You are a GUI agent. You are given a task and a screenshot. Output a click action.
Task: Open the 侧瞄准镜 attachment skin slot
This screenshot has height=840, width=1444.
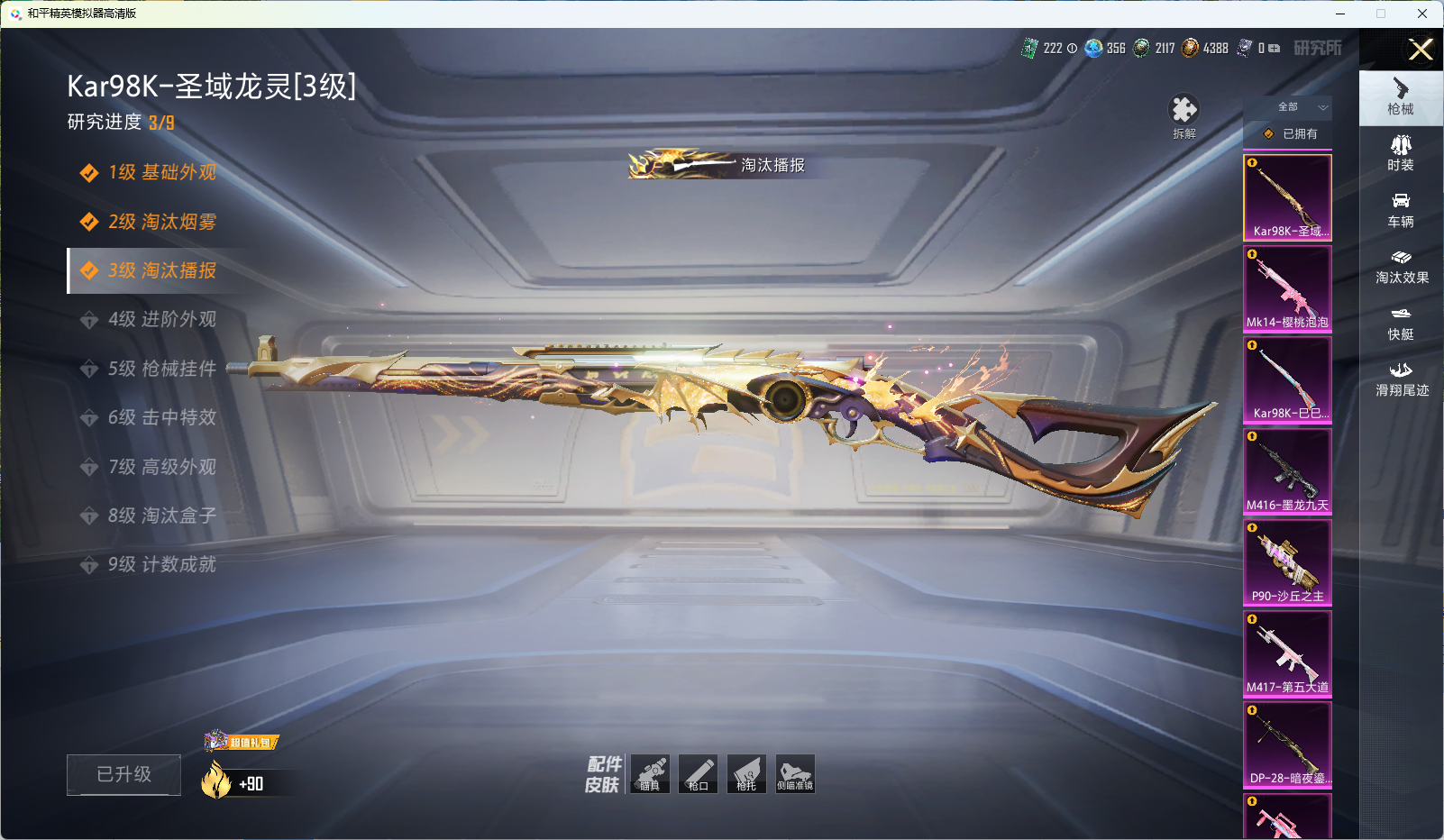pyautogui.click(x=795, y=774)
